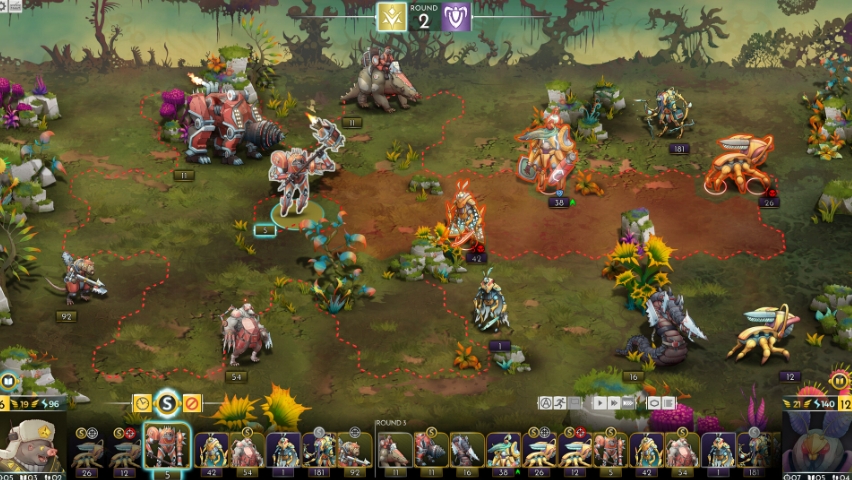Click the mole hero portrait

click(32, 447)
